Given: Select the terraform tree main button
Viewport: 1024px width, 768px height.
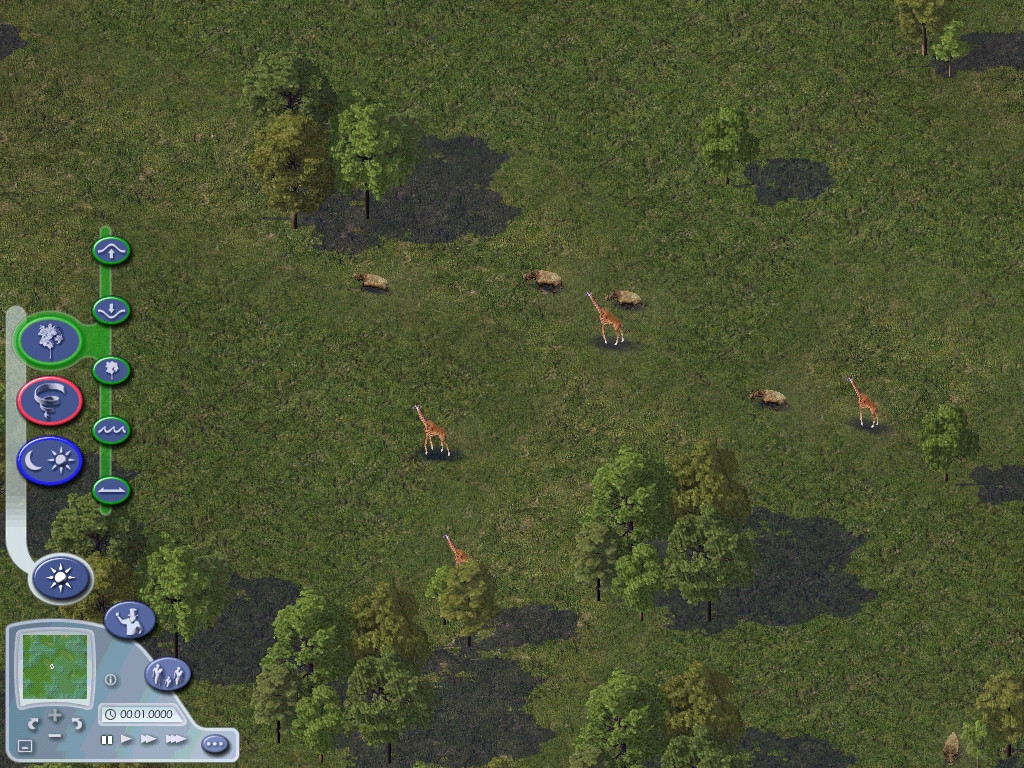Looking at the screenshot, I should pyautogui.click(x=49, y=340).
